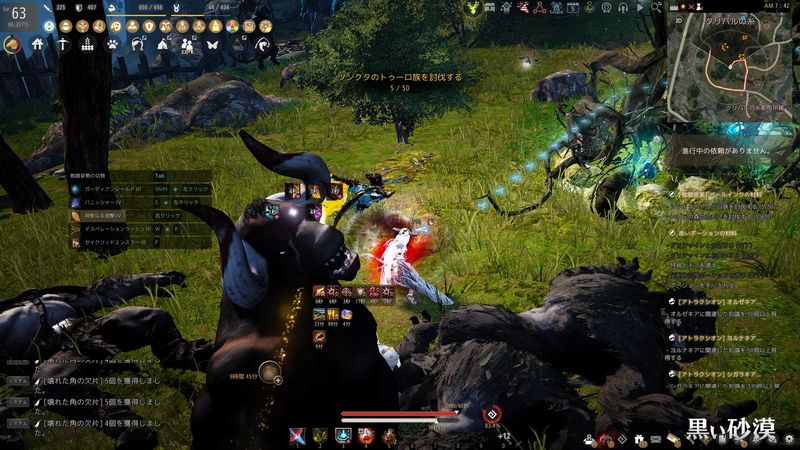Screen dimensions: 800x450
Task: Use the red potion quickslot
Action: pos(365,436)
